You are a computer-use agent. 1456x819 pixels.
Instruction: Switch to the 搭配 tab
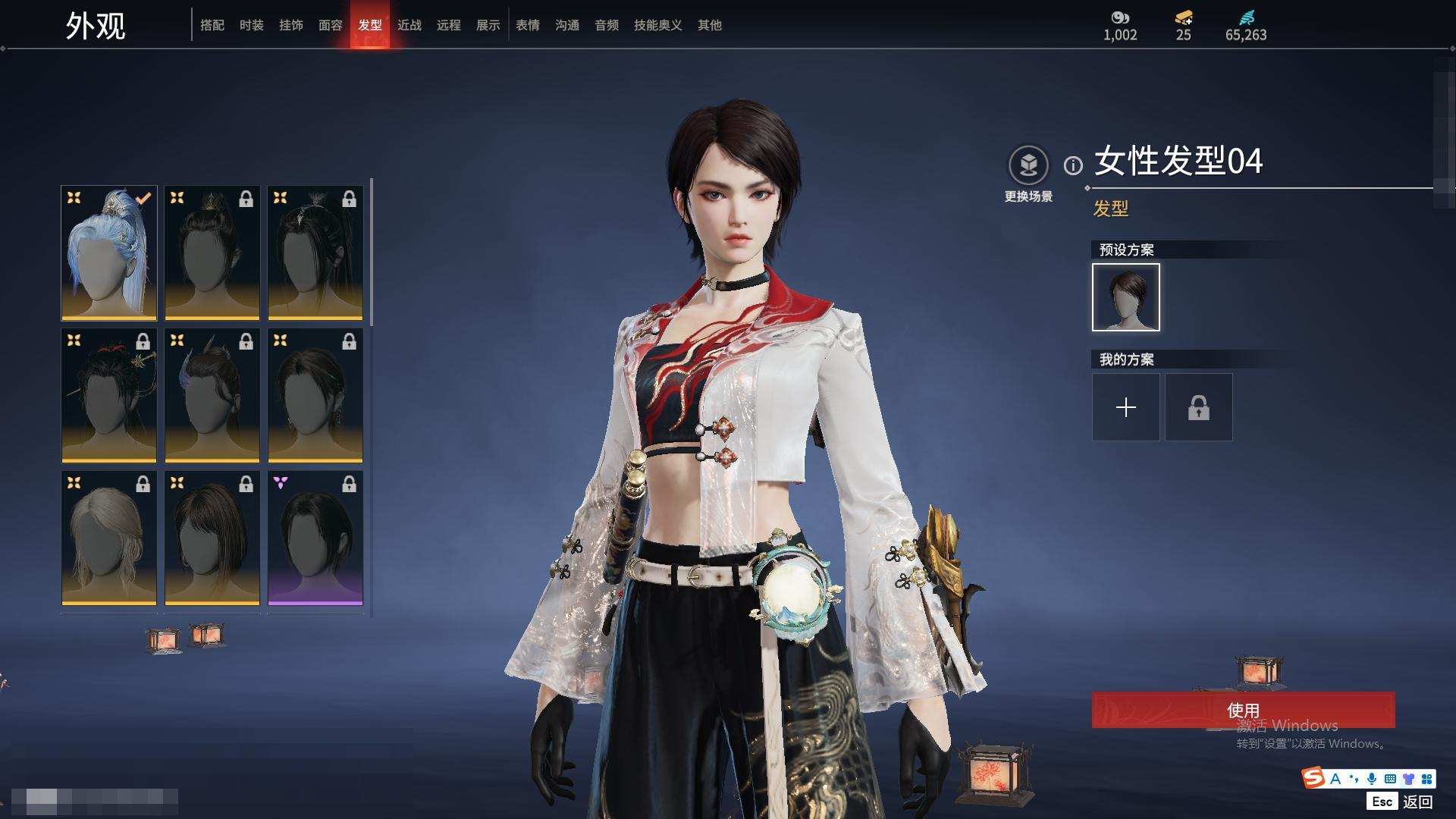[x=212, y=25]
